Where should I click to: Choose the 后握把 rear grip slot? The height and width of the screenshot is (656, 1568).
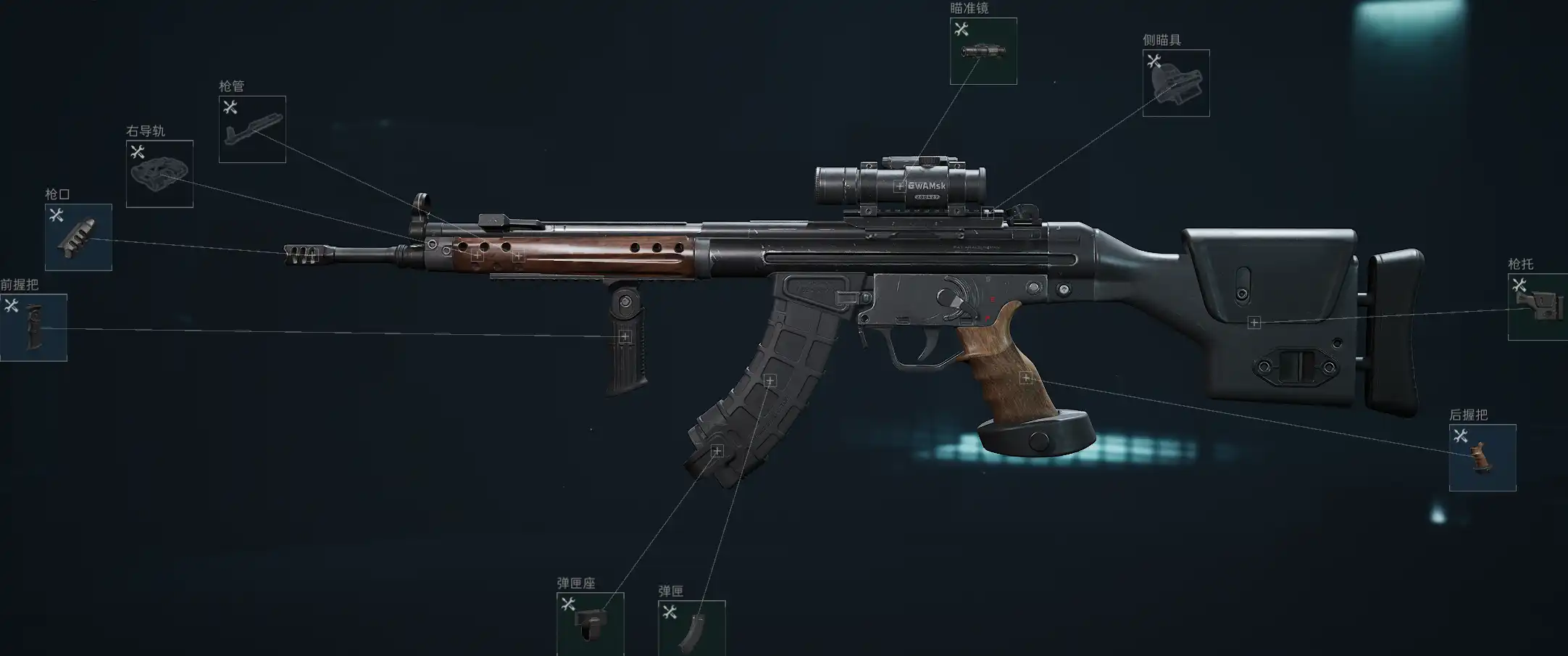pos(1482,457)
